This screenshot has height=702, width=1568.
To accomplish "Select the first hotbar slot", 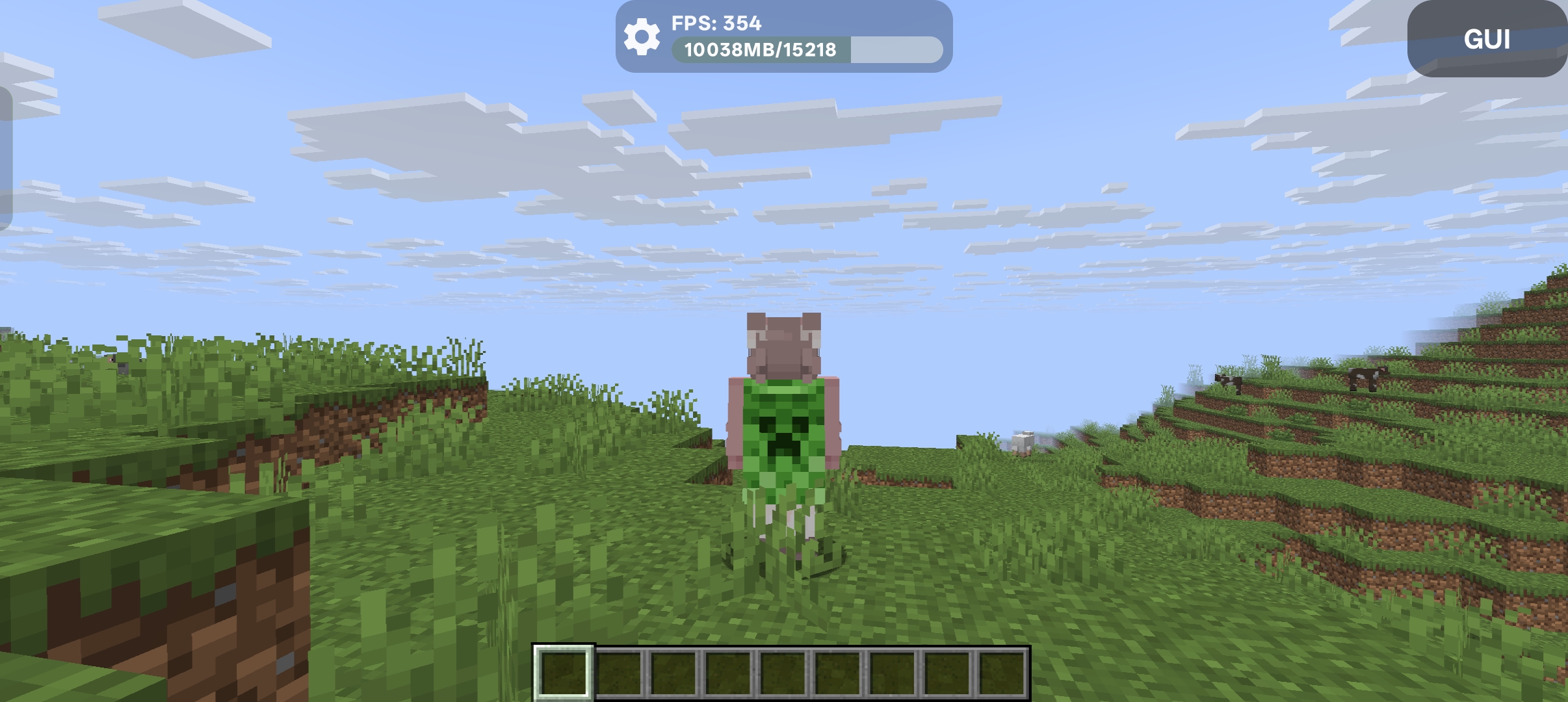I will 565,673.
